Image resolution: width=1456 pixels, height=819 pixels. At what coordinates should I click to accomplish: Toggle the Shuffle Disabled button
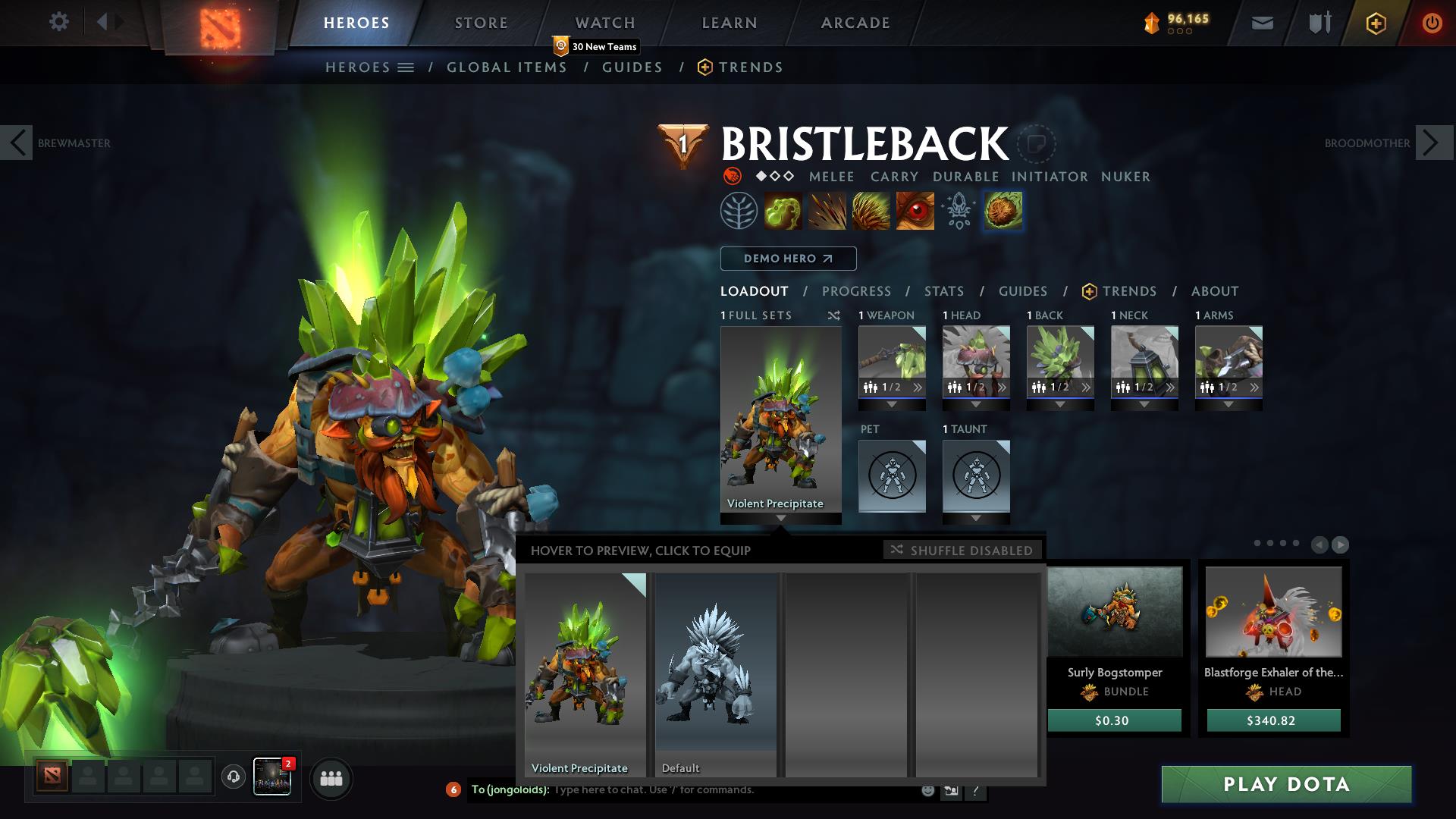pyautogui.click(x=962, y=550)
